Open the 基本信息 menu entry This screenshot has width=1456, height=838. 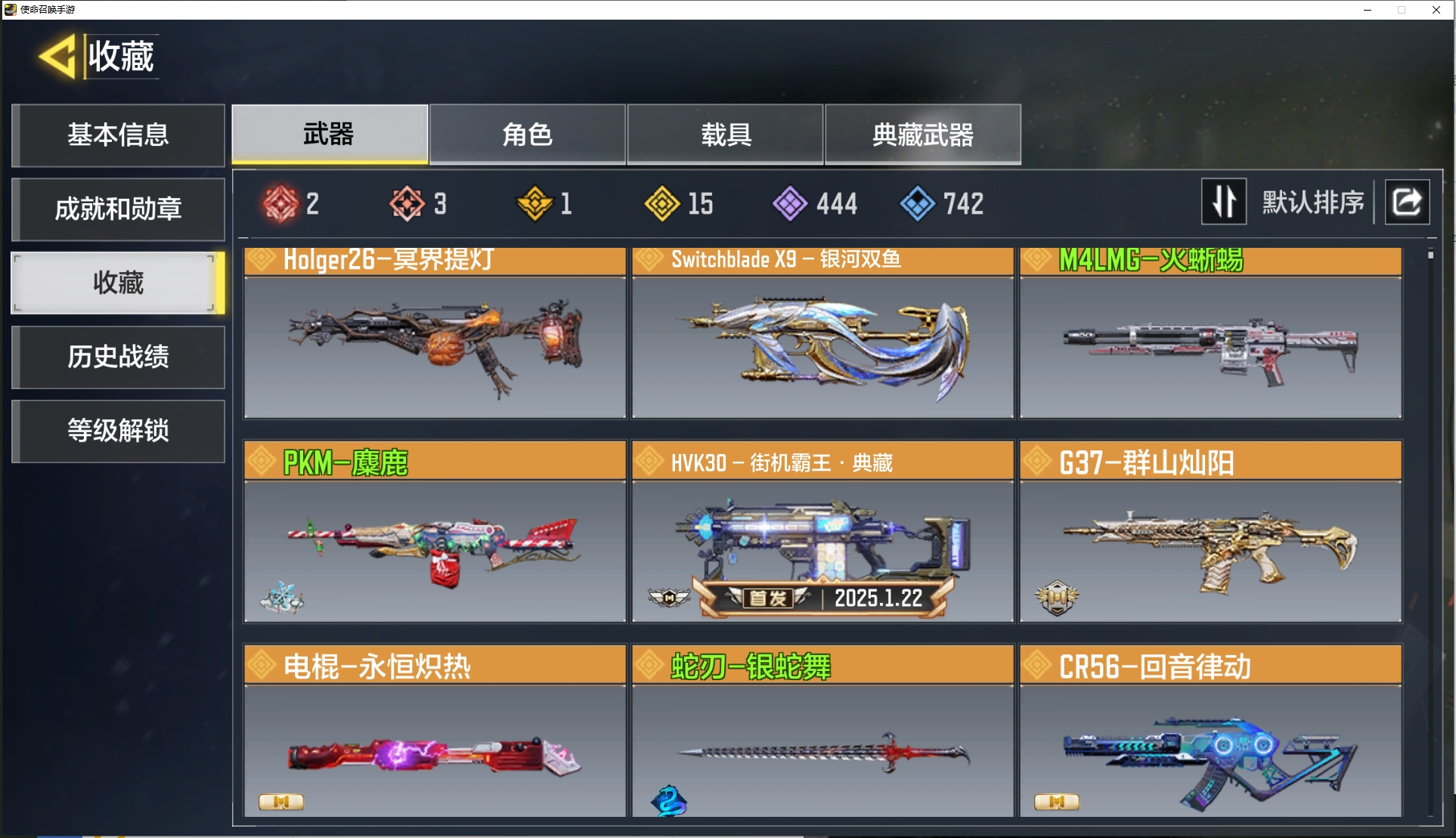coord(118,135)
